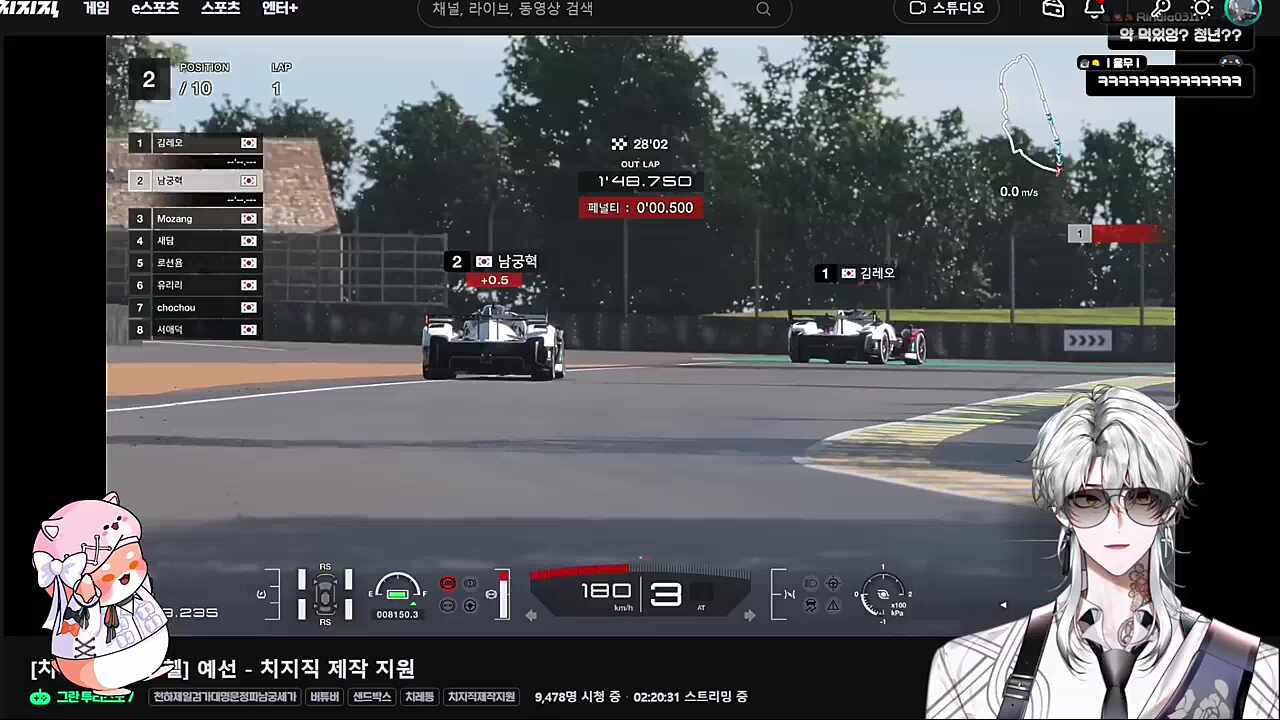The image size is (1280, 720).
Task: Click the 샌드박스 tag
Action: click(371, 697)
